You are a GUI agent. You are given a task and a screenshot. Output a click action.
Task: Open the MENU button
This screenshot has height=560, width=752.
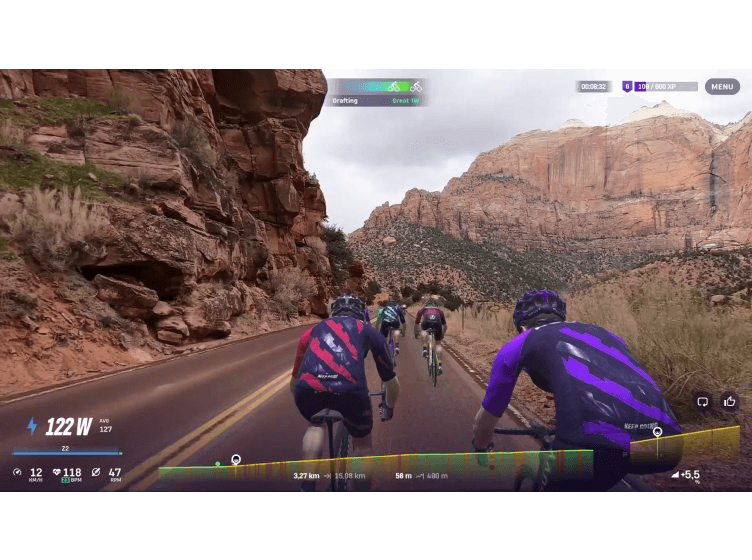pyautogui.click(x=722, y=87)
